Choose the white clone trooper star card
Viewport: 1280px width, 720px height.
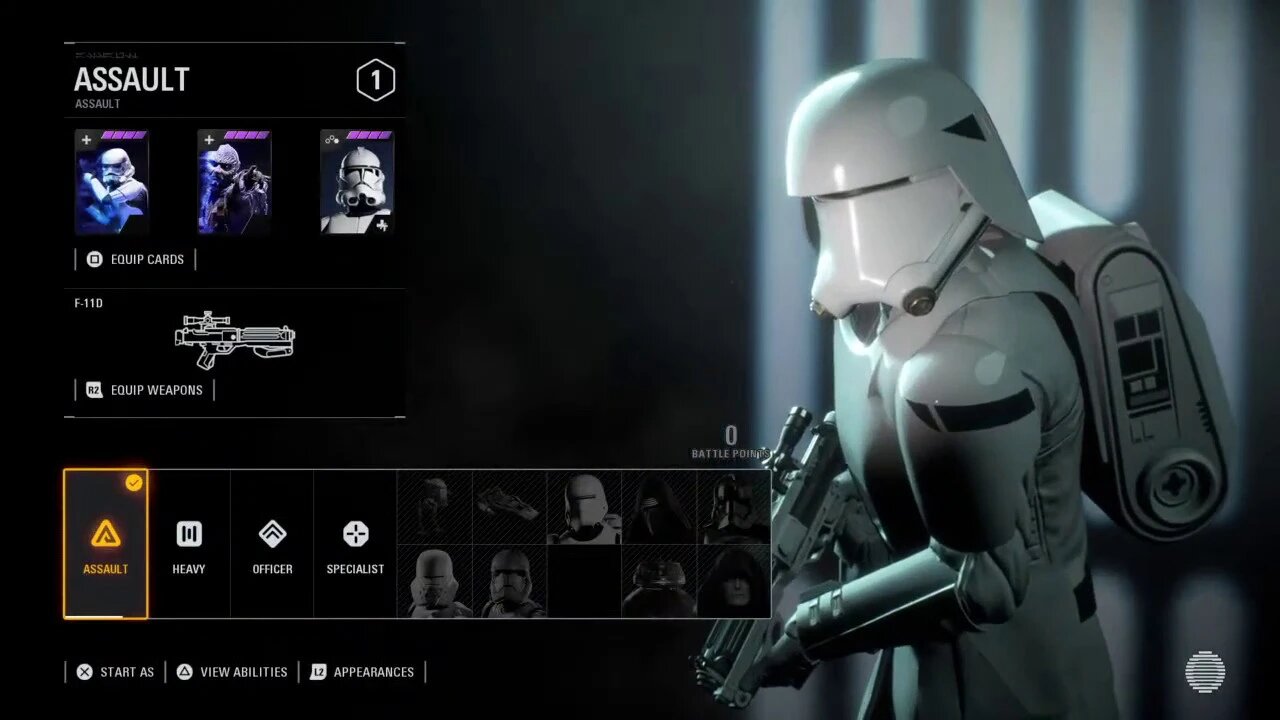click(357, 182)
